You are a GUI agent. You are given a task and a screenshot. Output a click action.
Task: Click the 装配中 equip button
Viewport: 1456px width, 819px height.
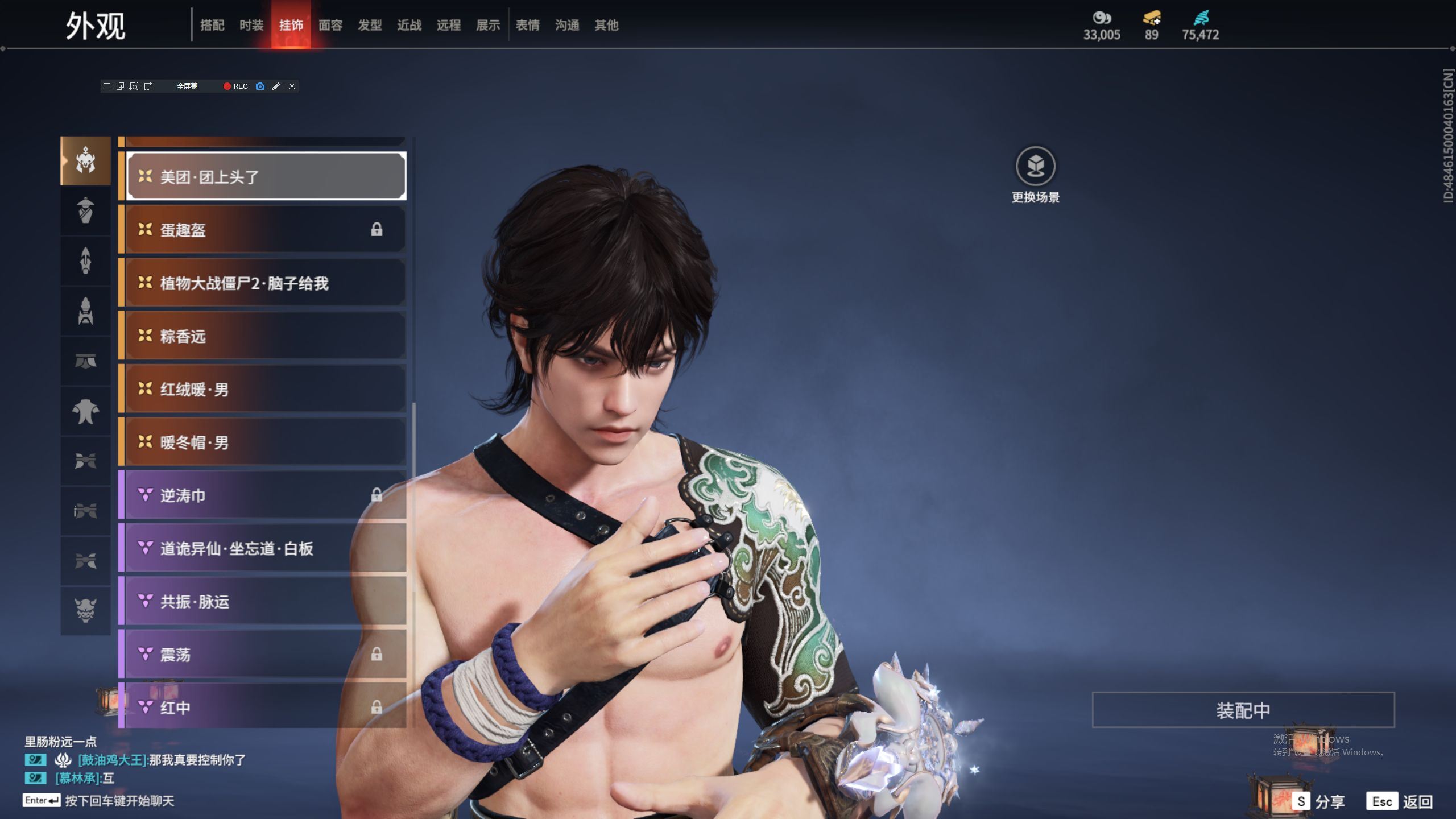[1243, 710]
